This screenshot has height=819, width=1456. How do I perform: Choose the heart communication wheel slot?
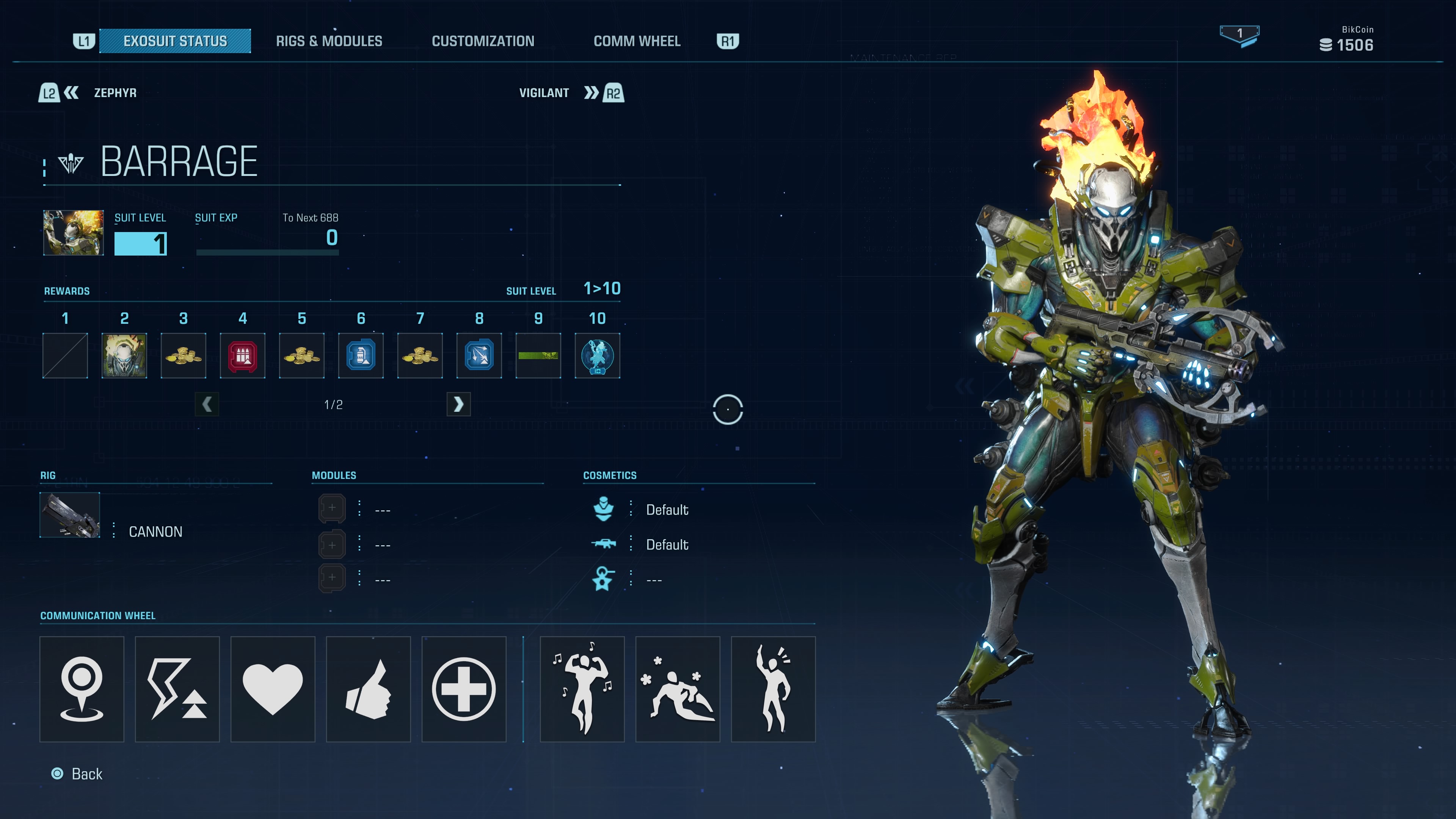pos(273,689)
